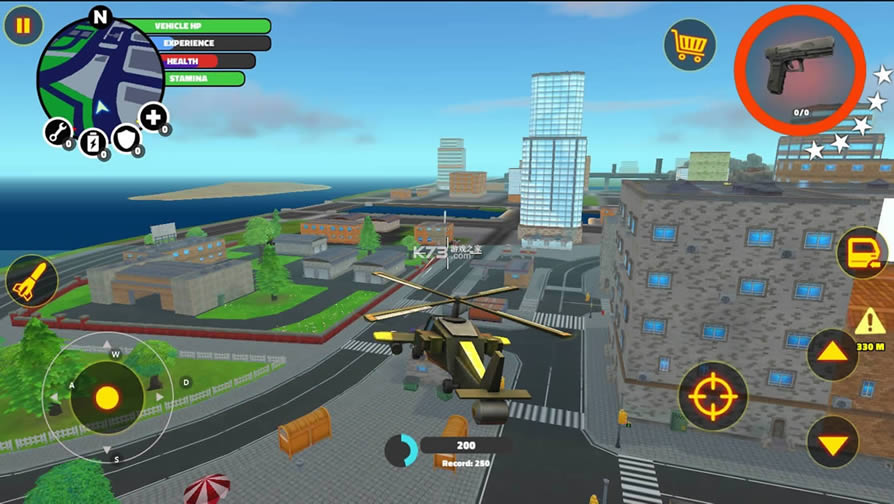
Task: Use the medkit plus item
Action: point(152,117)
